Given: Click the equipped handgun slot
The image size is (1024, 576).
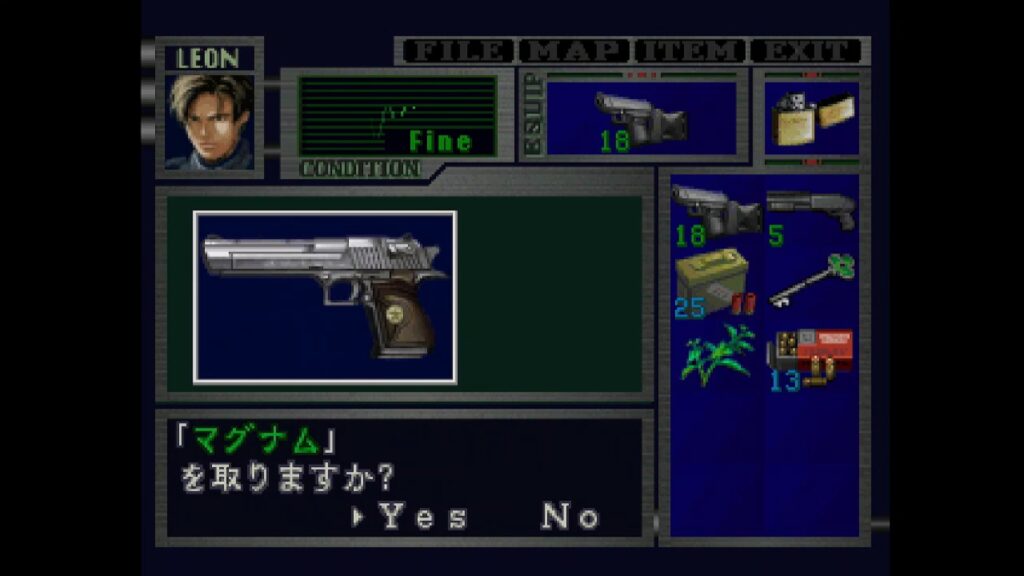Looking at the screenshot, I should point(641,120).
